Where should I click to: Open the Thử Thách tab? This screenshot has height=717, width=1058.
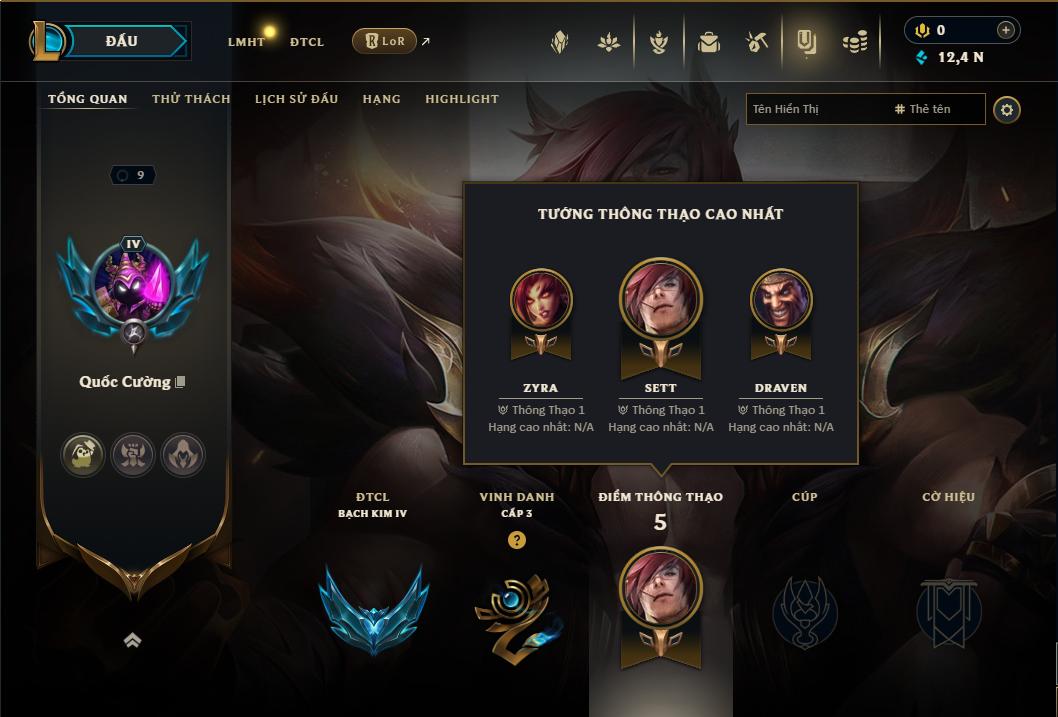(191, 99)
